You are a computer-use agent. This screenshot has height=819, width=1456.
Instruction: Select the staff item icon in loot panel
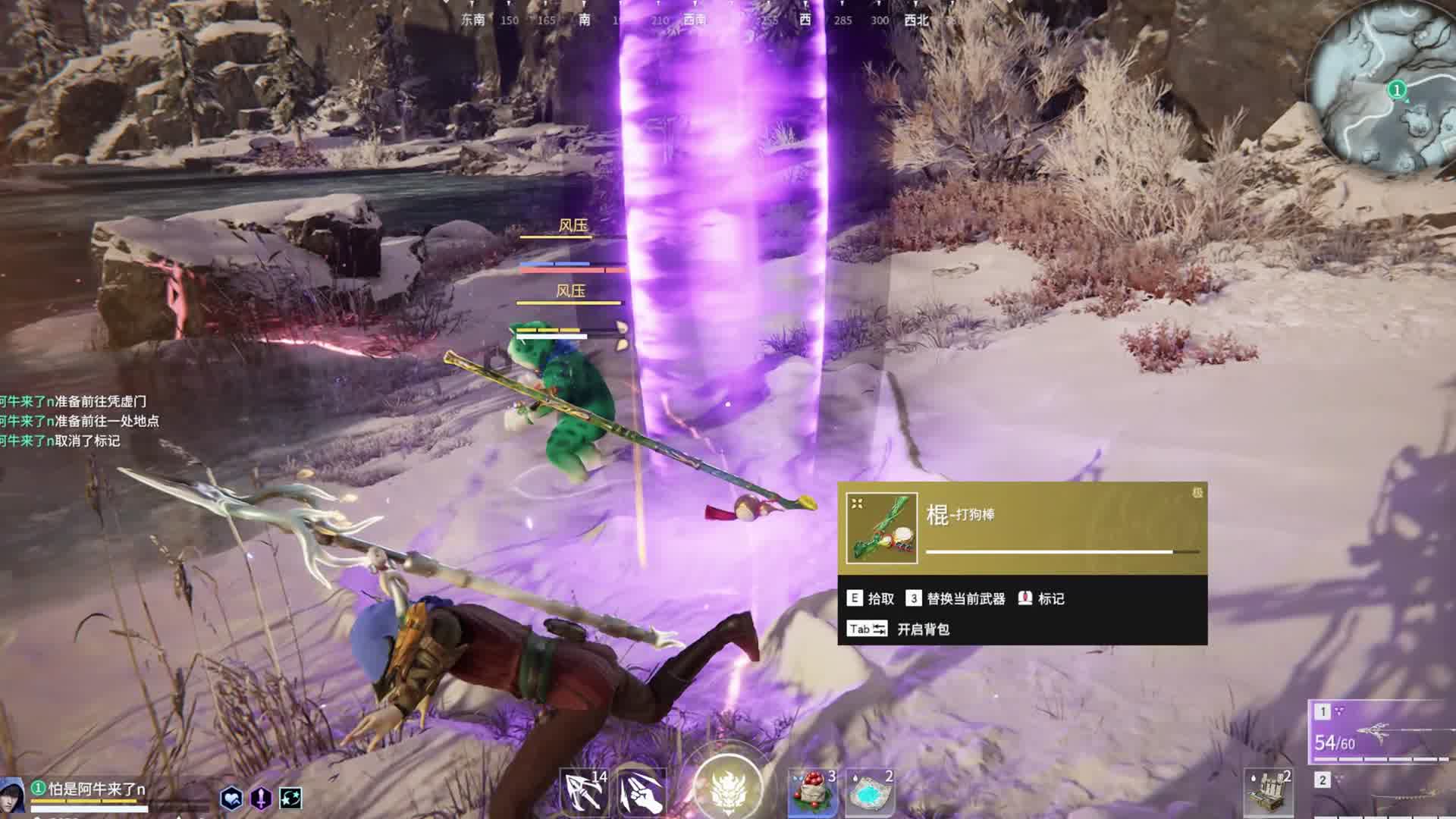click(x=881, y=528)
